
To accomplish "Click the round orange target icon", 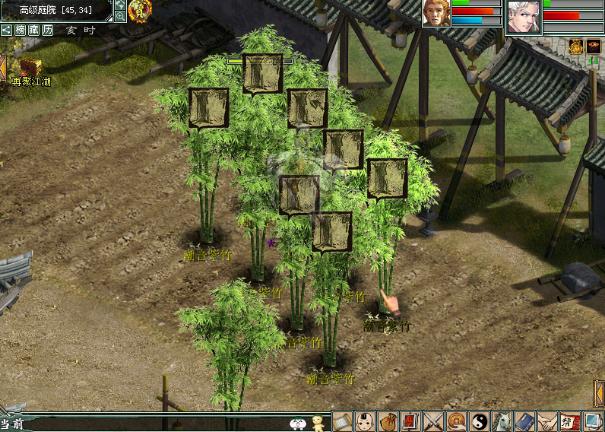I will pyautogui.click(x=456, y=422).
